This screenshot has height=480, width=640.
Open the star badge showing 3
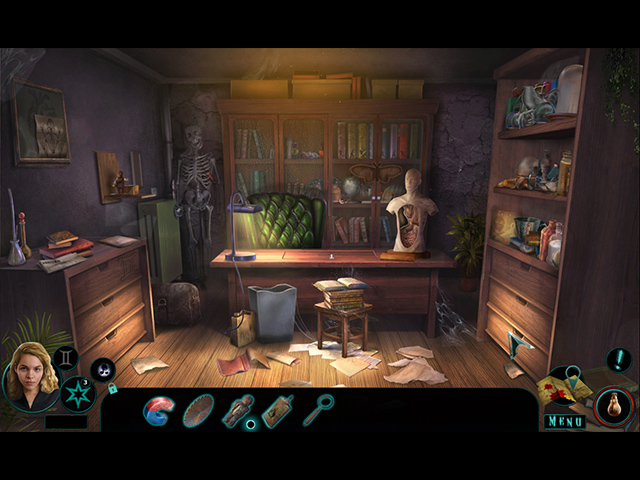pyautogui.click(x=76, y=393)
